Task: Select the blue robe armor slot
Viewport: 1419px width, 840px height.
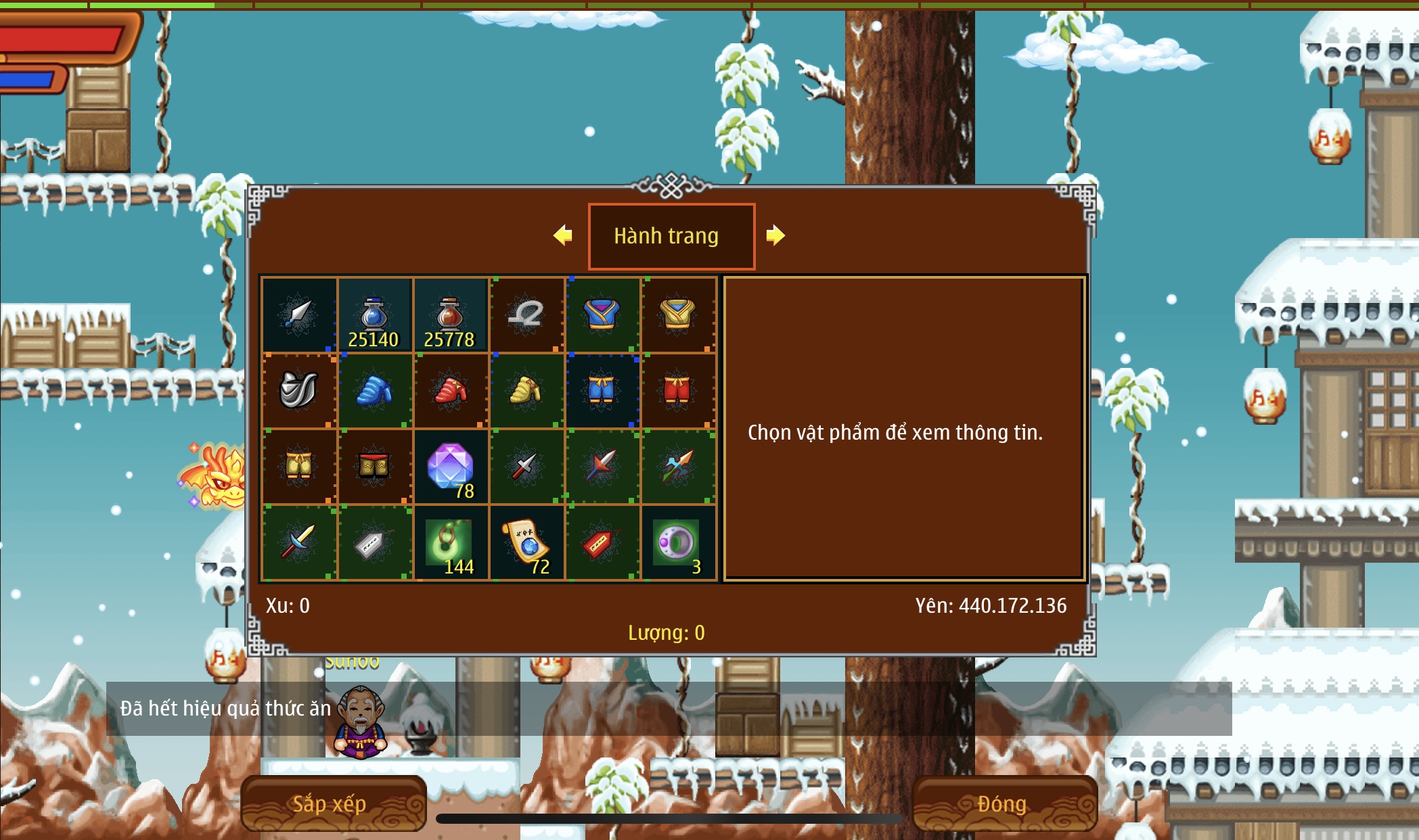Action: coord(602,315)
